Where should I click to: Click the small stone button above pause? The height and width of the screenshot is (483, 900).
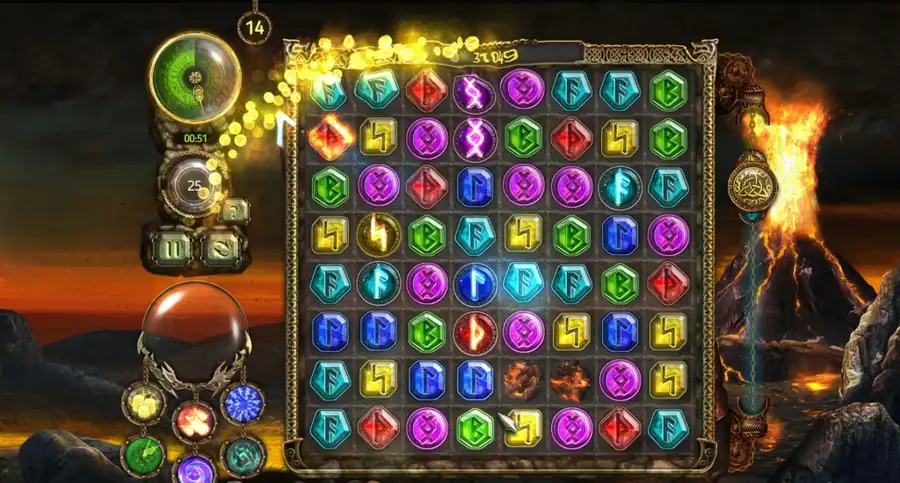click(235, 211)
